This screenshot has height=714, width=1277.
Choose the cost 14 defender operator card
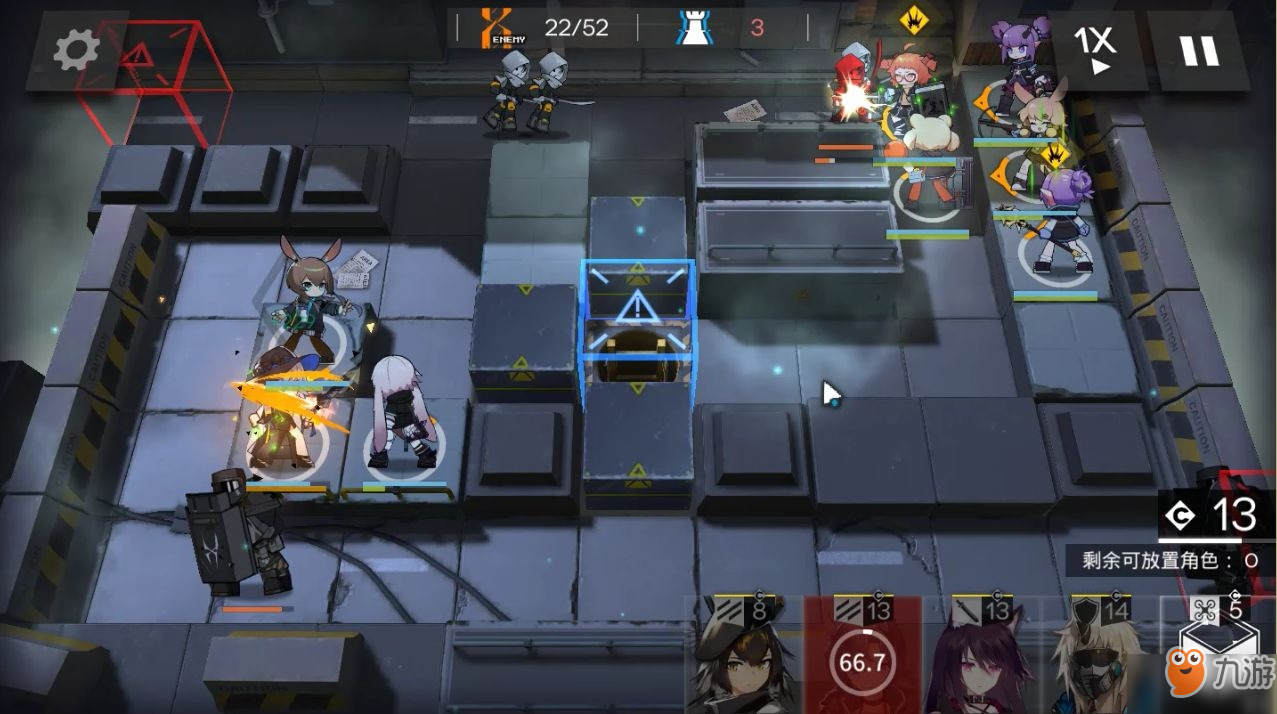[x=1100, y=655]
